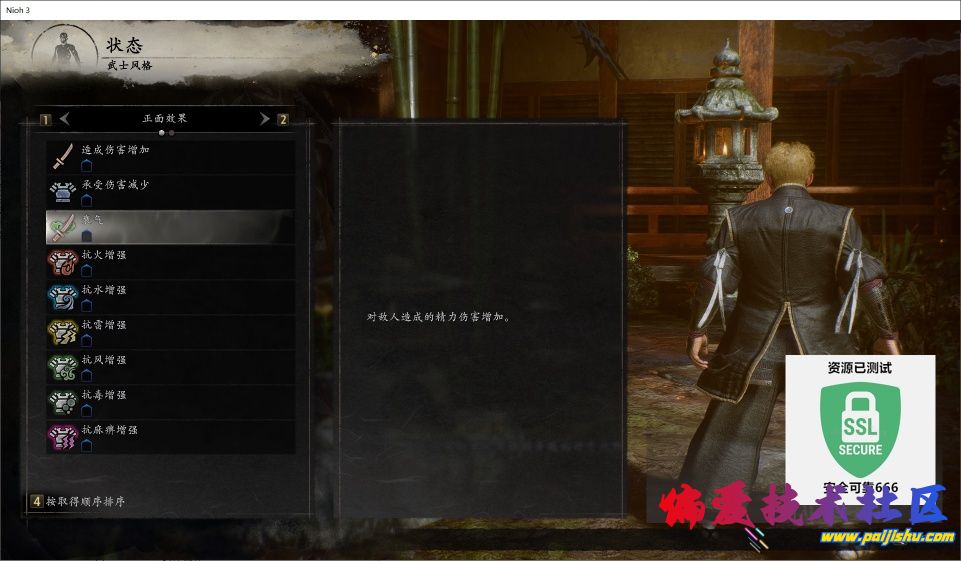Viewport: 961px width, 561px height.
Task: Select the 抗火增强 fire resistance row
Action: [170, 262]
